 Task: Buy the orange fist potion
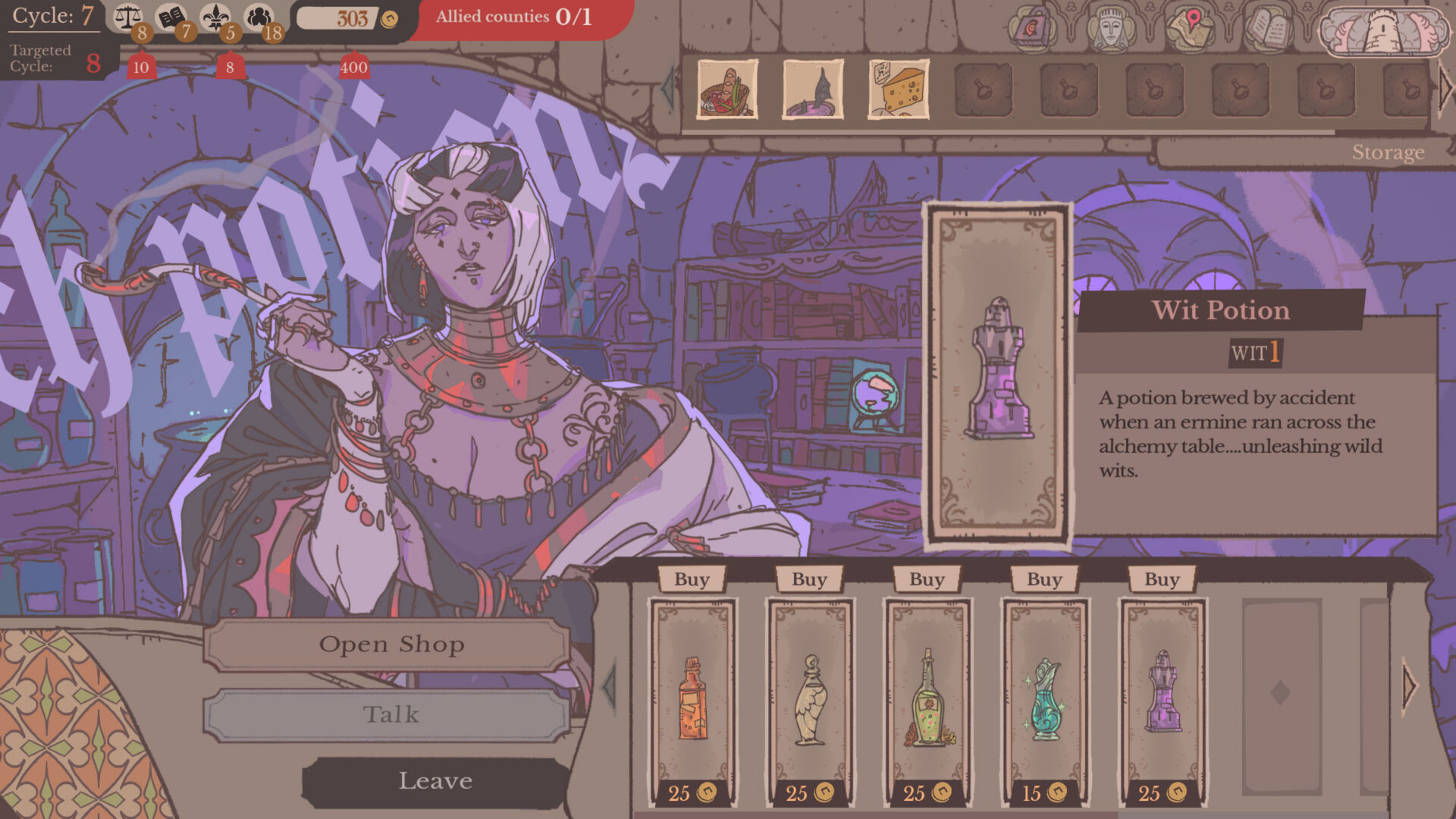pyautogui.click(x=692, y=579)
